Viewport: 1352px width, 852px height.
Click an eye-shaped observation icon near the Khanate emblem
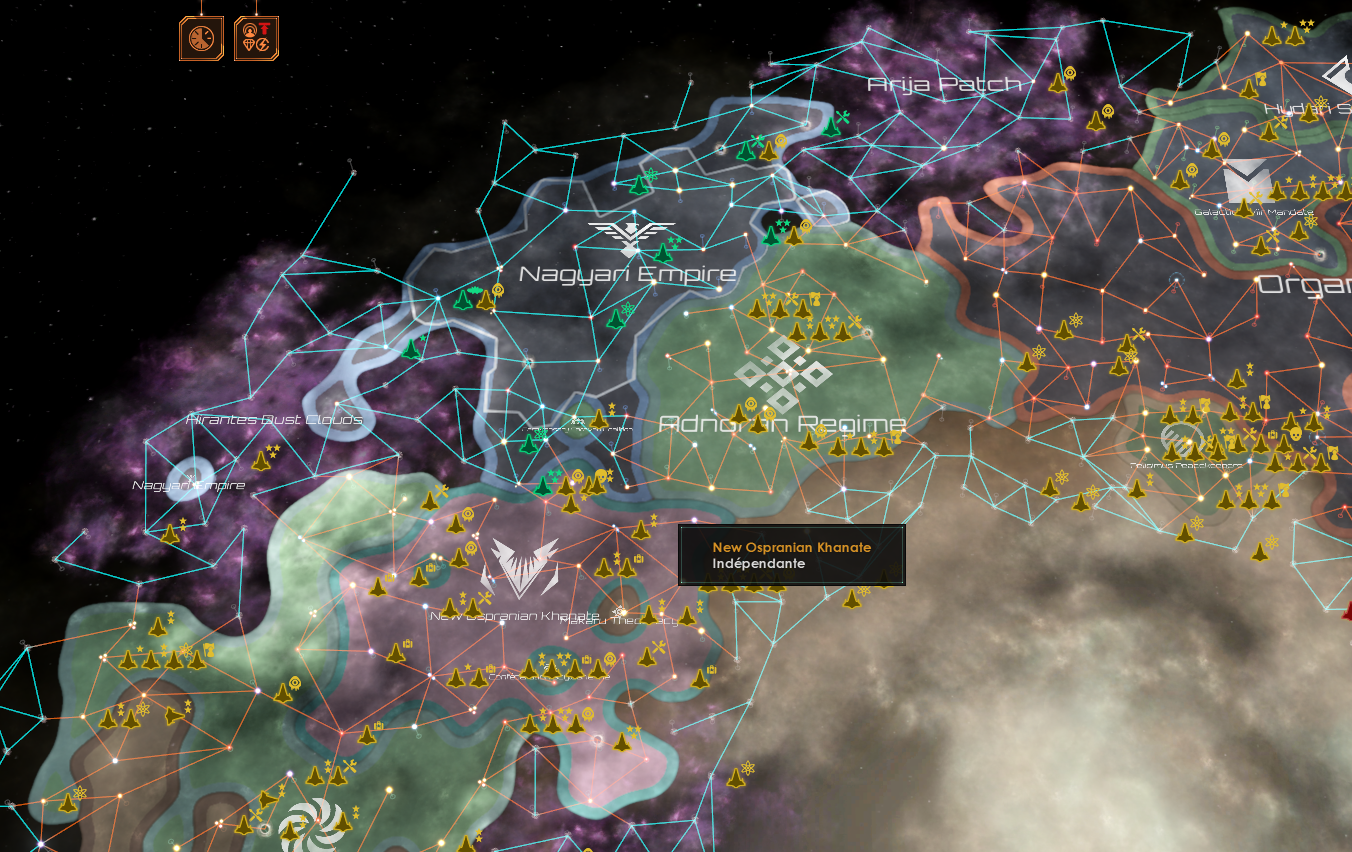470,546
